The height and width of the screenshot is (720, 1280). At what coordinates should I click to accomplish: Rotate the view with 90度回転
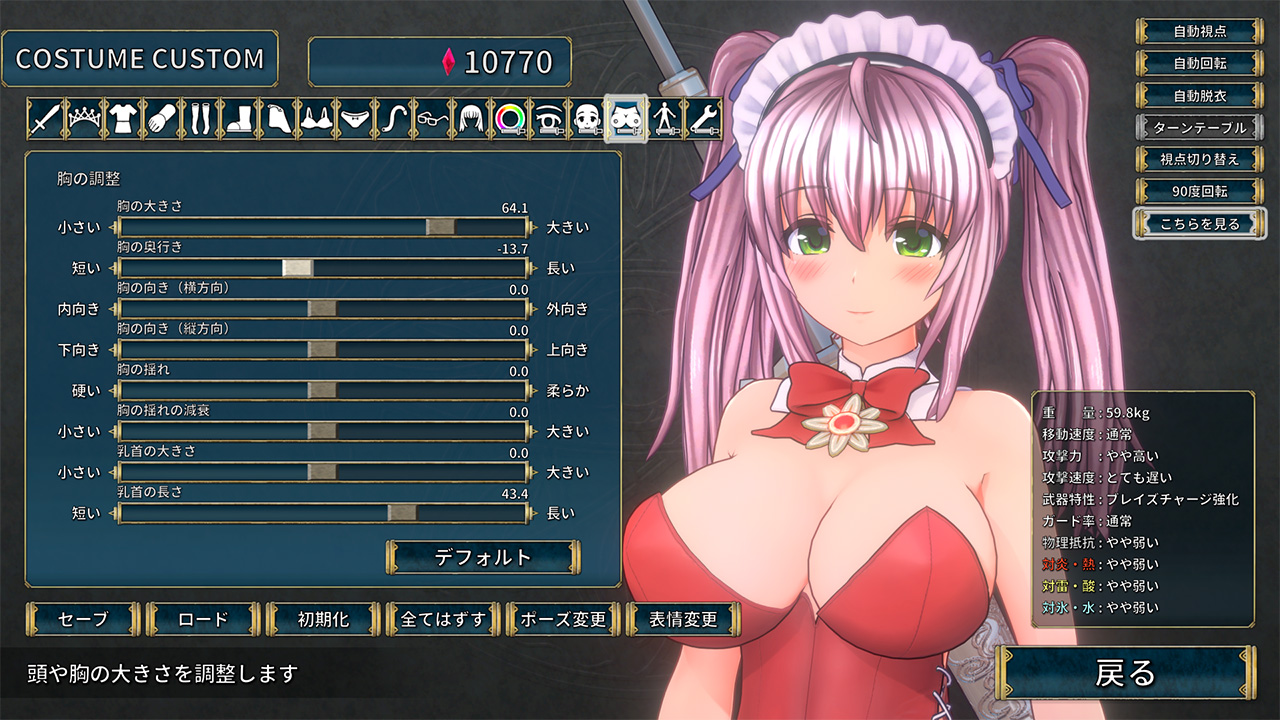coord(1199,191)
